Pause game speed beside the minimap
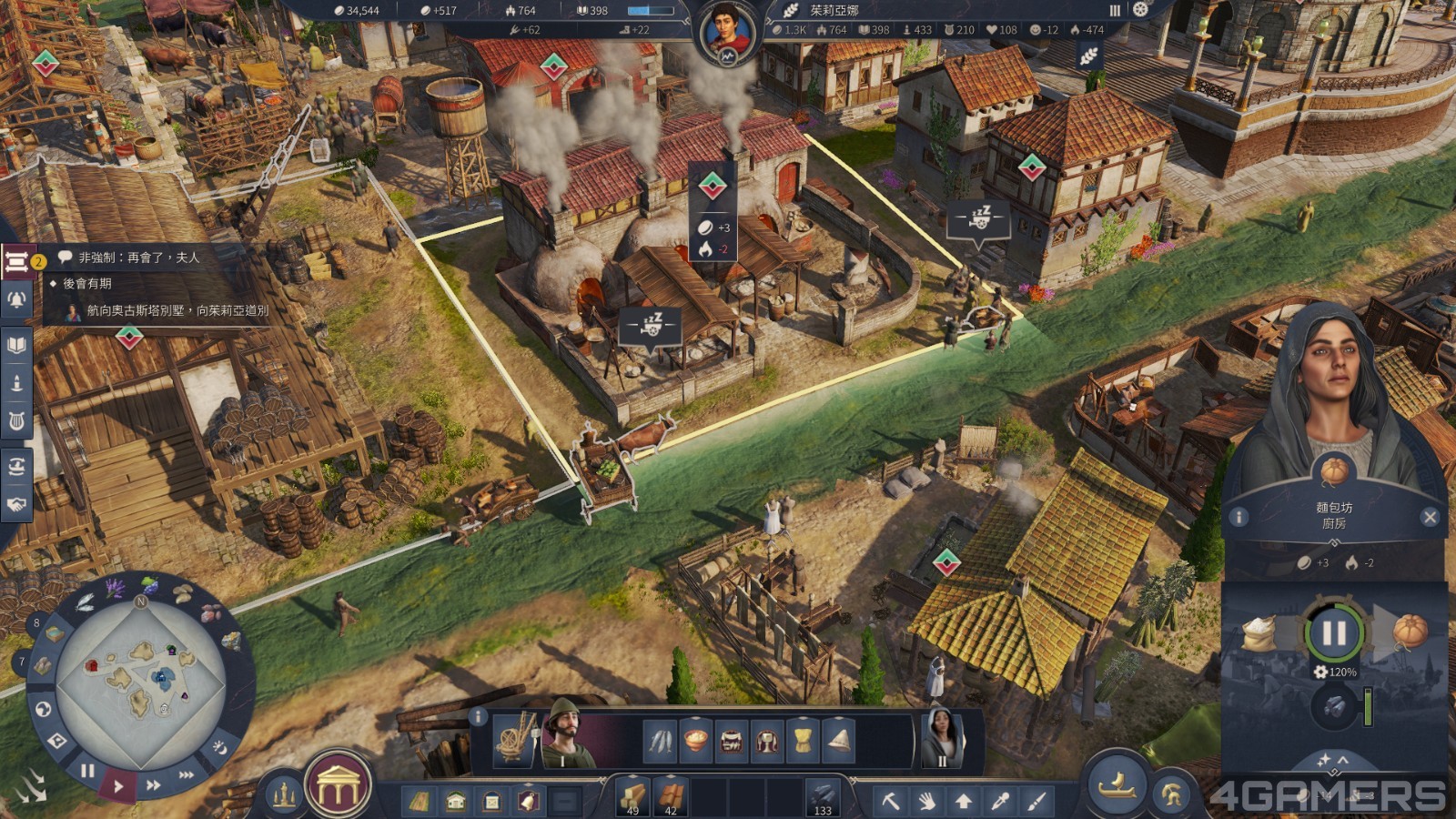The height and width of the screenshot is (819, 1456). tap(87, 771)
